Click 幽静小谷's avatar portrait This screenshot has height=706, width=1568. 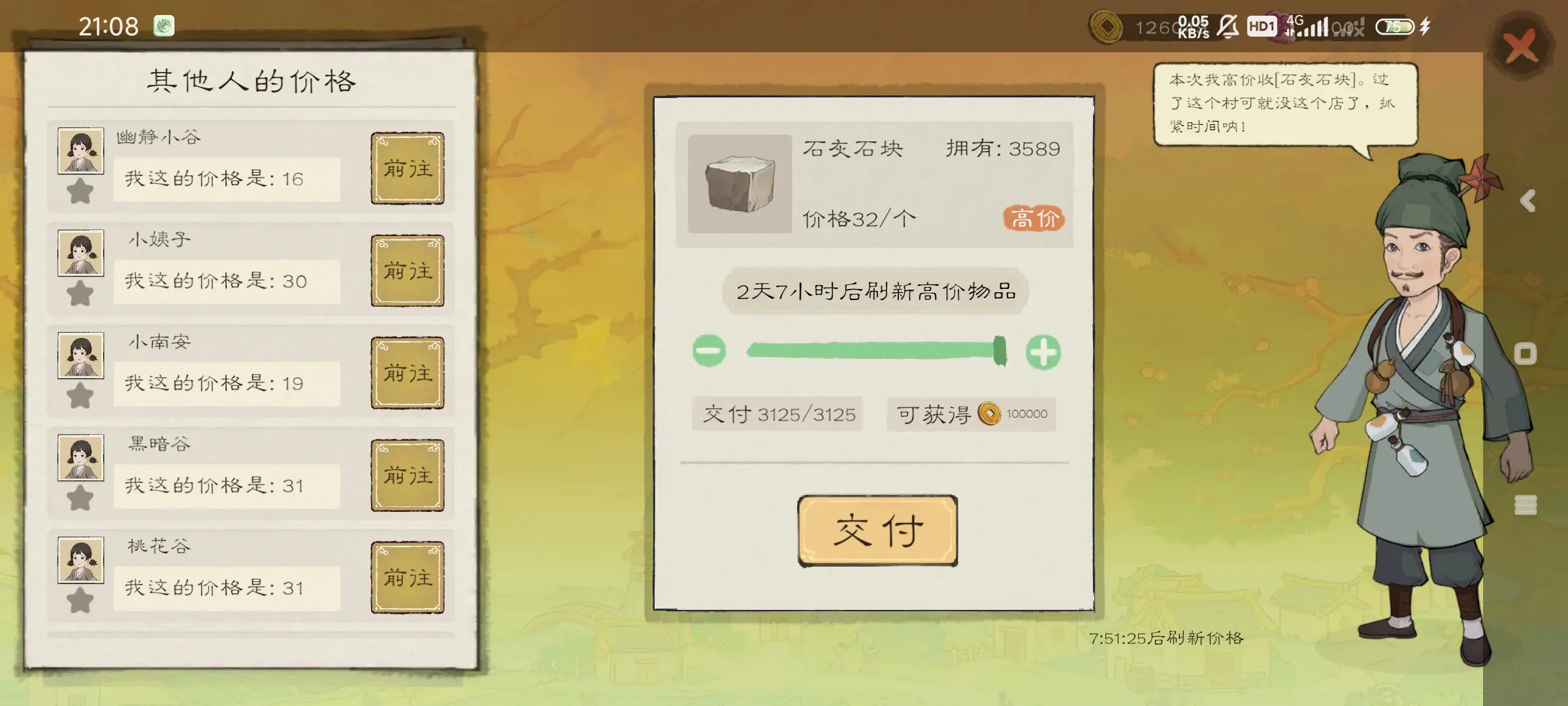pyautogui.click(x=80, y=152)
